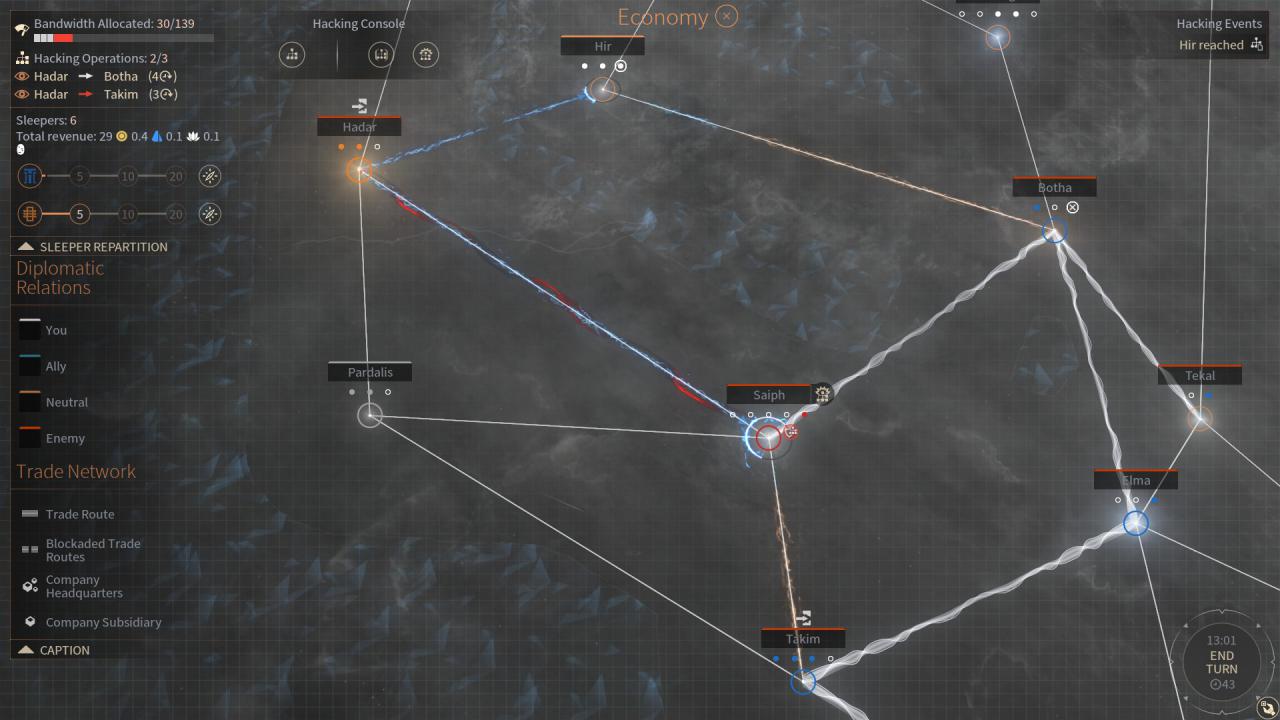Click the END TURN button
The width and height of the screenshot is (1280, 720).
coord(1221,662)
